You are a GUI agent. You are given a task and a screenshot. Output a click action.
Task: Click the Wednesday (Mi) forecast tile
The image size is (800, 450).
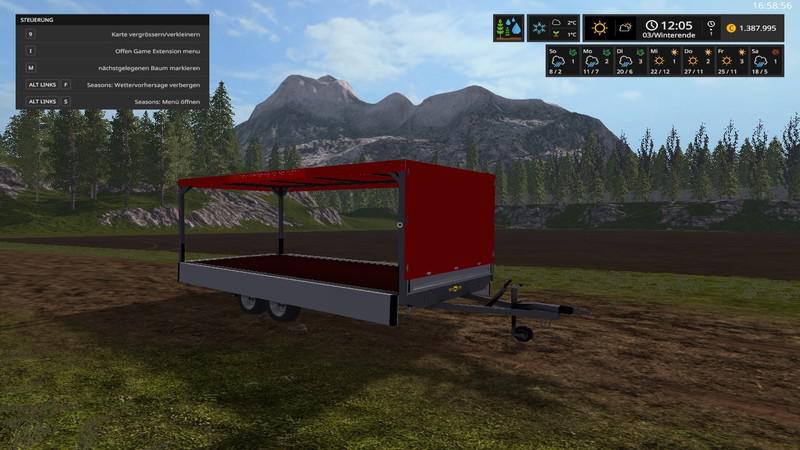point(661,60)
